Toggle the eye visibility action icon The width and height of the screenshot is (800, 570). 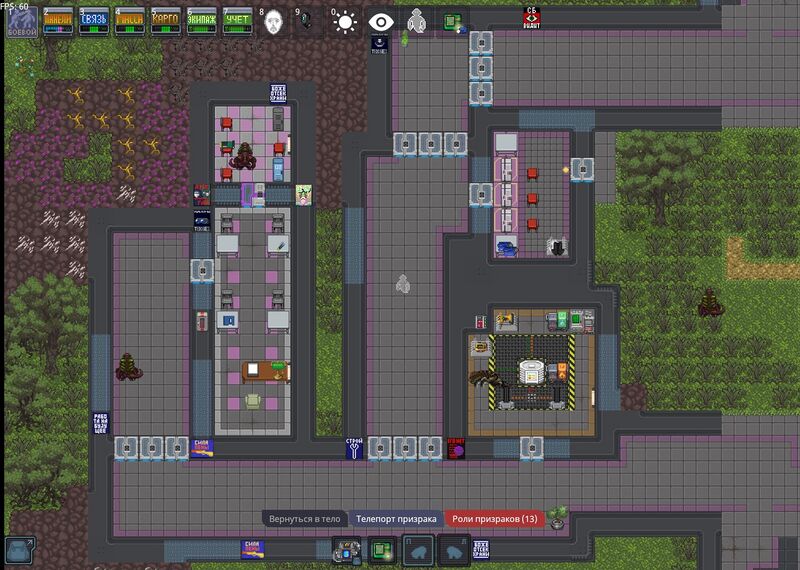[x=381, y=22]
